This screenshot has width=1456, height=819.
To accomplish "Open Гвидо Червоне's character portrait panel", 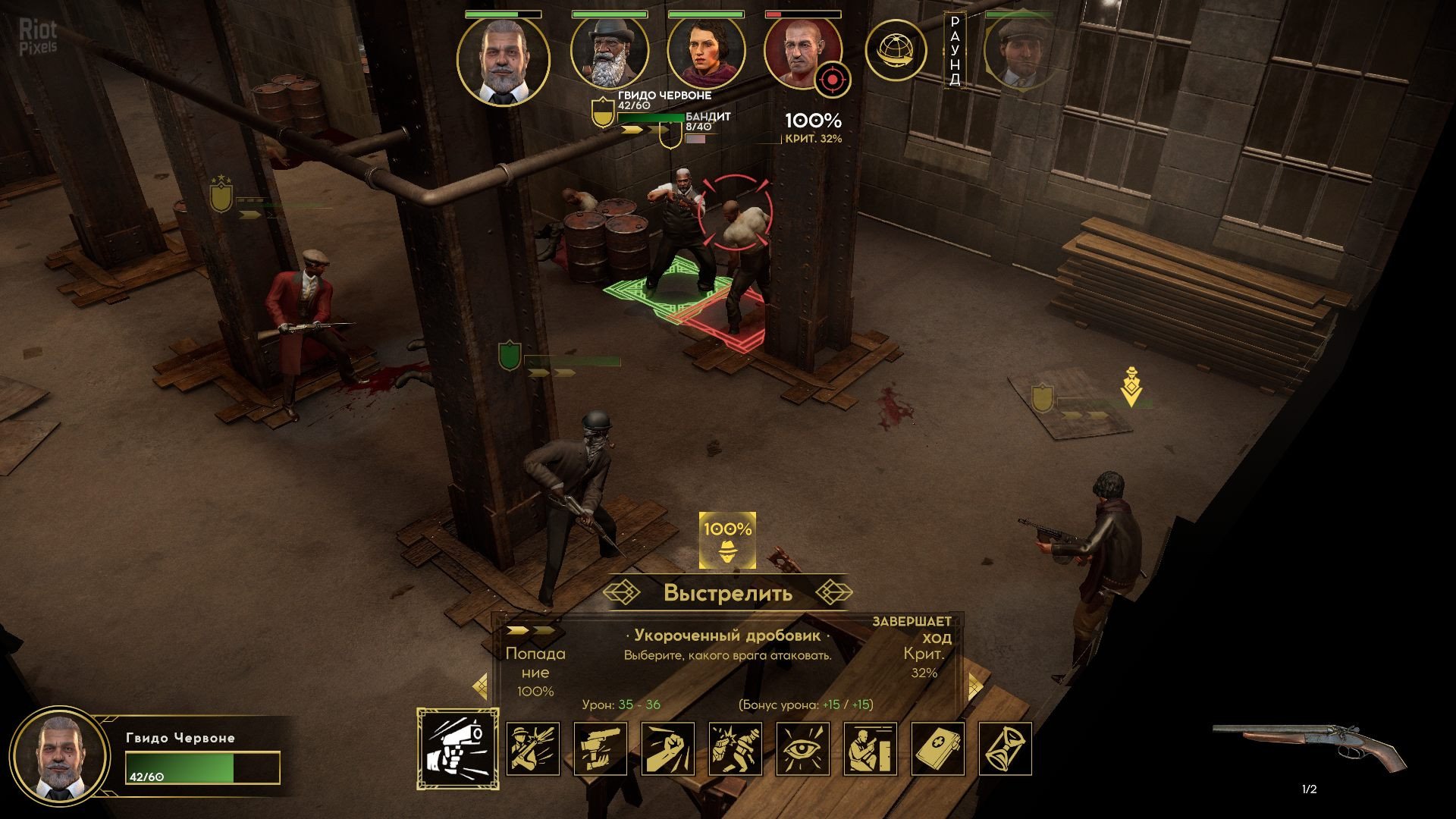I will pos(61,756).
